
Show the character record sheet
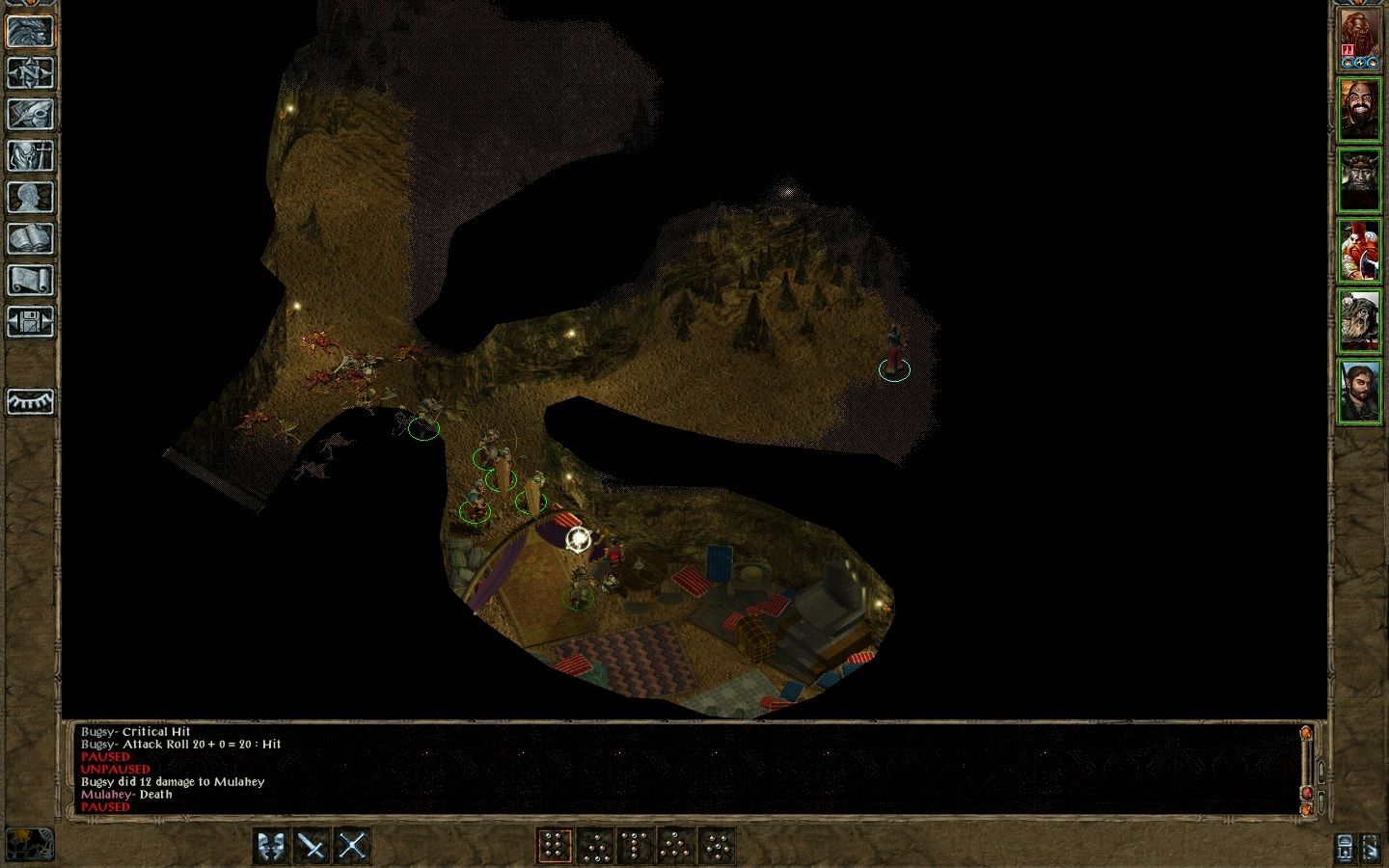tap(30, 197)
